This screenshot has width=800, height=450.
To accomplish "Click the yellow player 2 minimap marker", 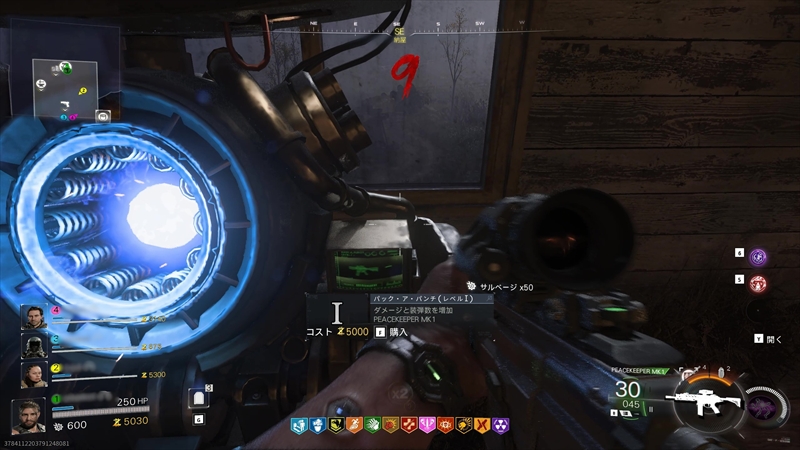I will pyautogui.click(x=82, y=92).
